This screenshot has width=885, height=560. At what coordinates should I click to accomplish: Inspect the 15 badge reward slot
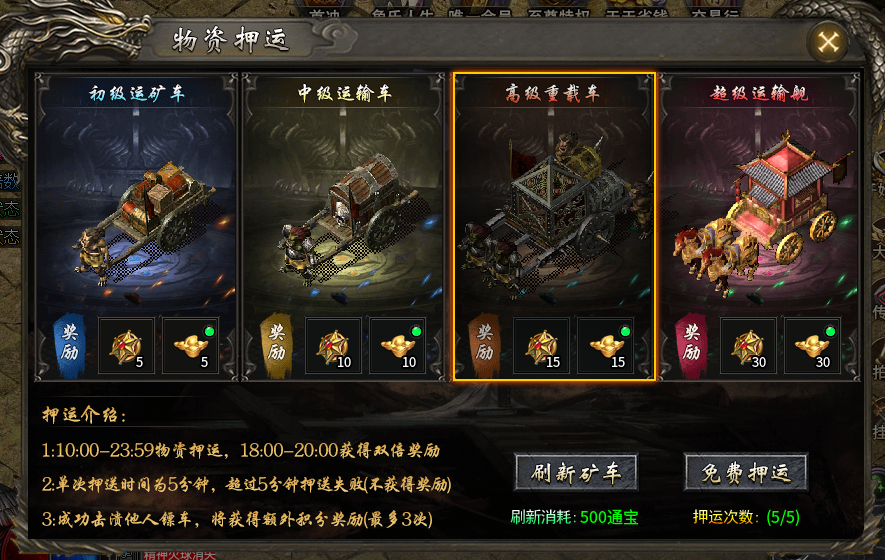pyautogui.click(x=541, y=345)
